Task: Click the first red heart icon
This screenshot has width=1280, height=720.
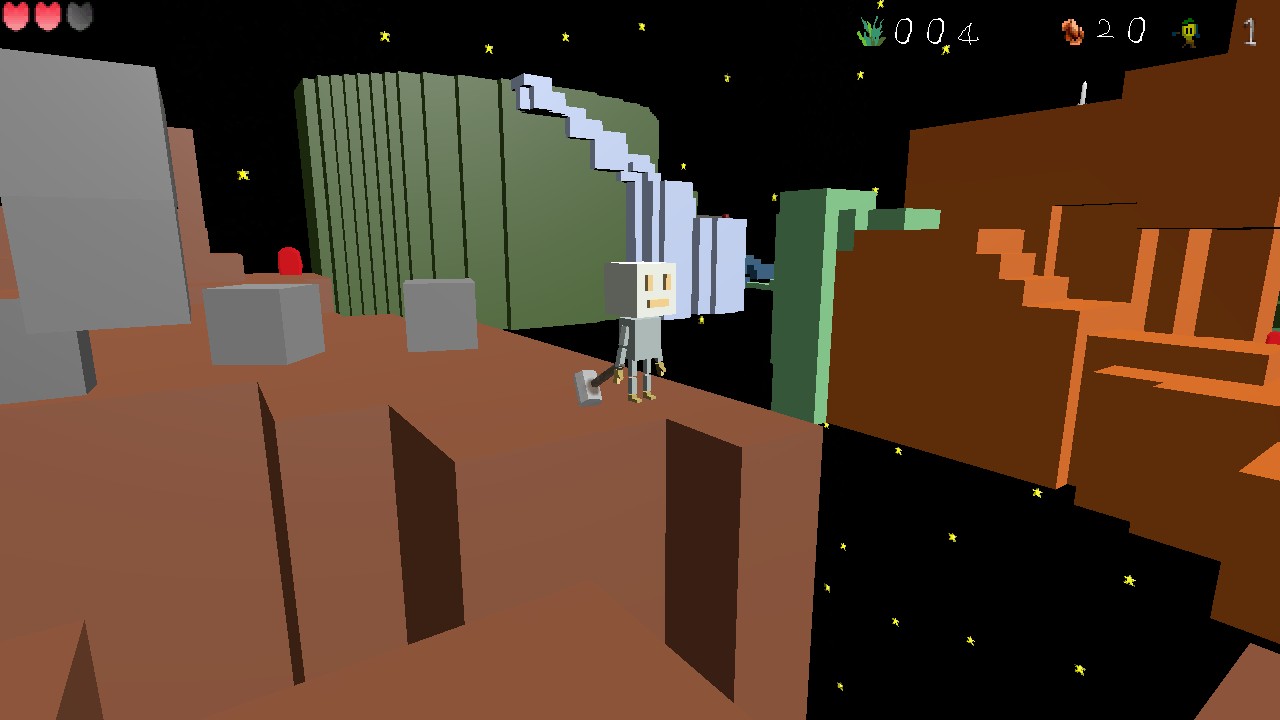Action: click(x=16, y=17)
